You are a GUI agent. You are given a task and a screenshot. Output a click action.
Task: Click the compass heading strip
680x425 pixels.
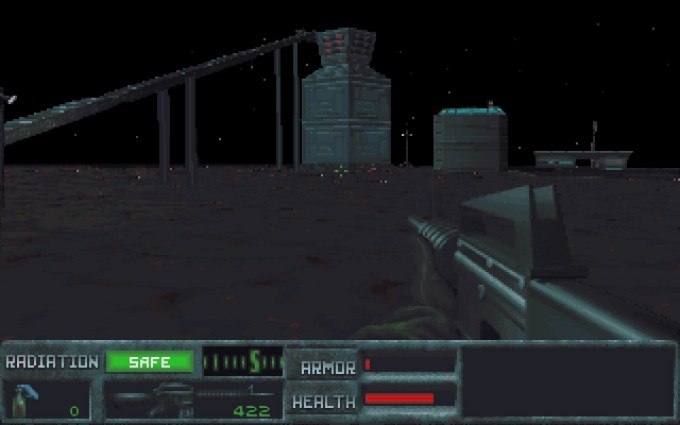(x=243, y=361)
